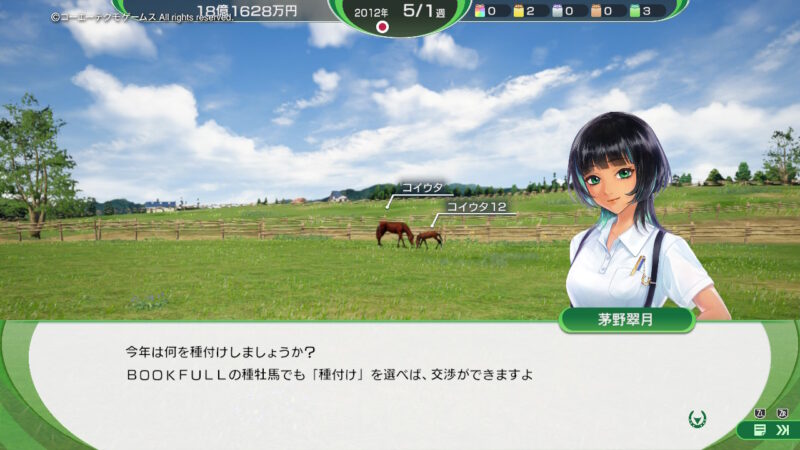
Task: Skip dialogue with the fast-forward arrows
Action: click(x=782, y=430)
